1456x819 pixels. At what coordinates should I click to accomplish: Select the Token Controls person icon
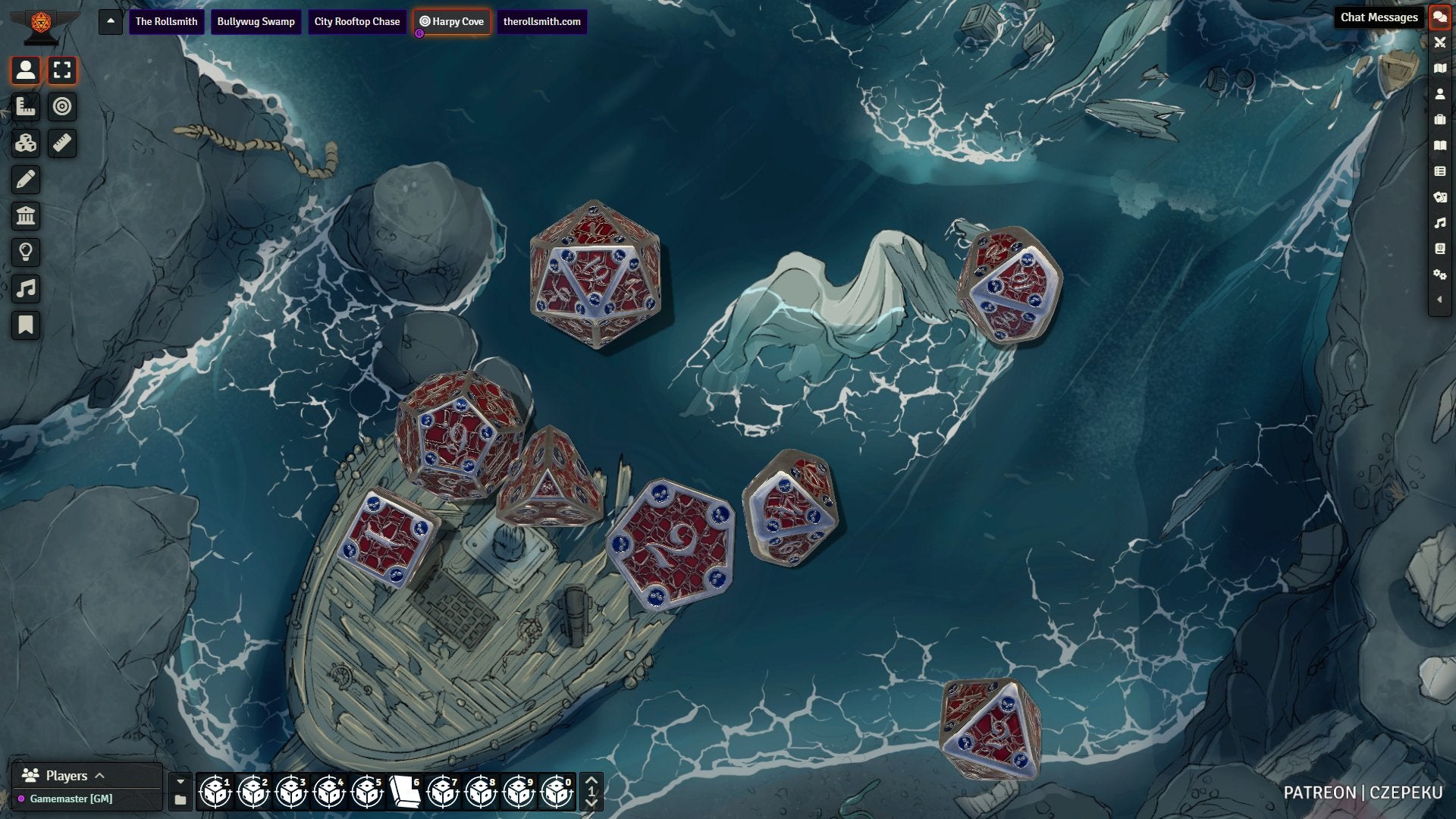(26, 71)
